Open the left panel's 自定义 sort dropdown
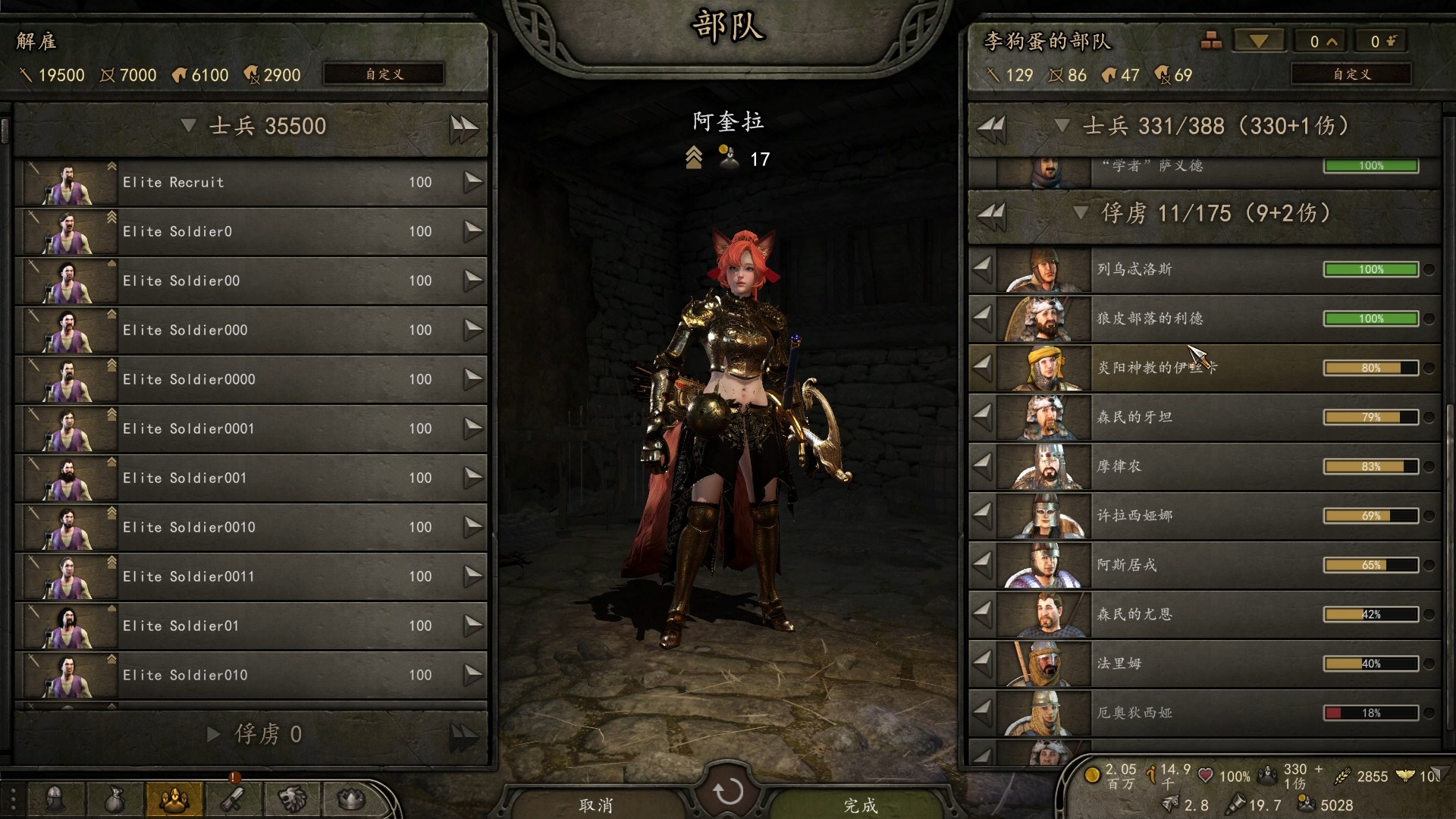The image size is (1456, 819). 384,74
